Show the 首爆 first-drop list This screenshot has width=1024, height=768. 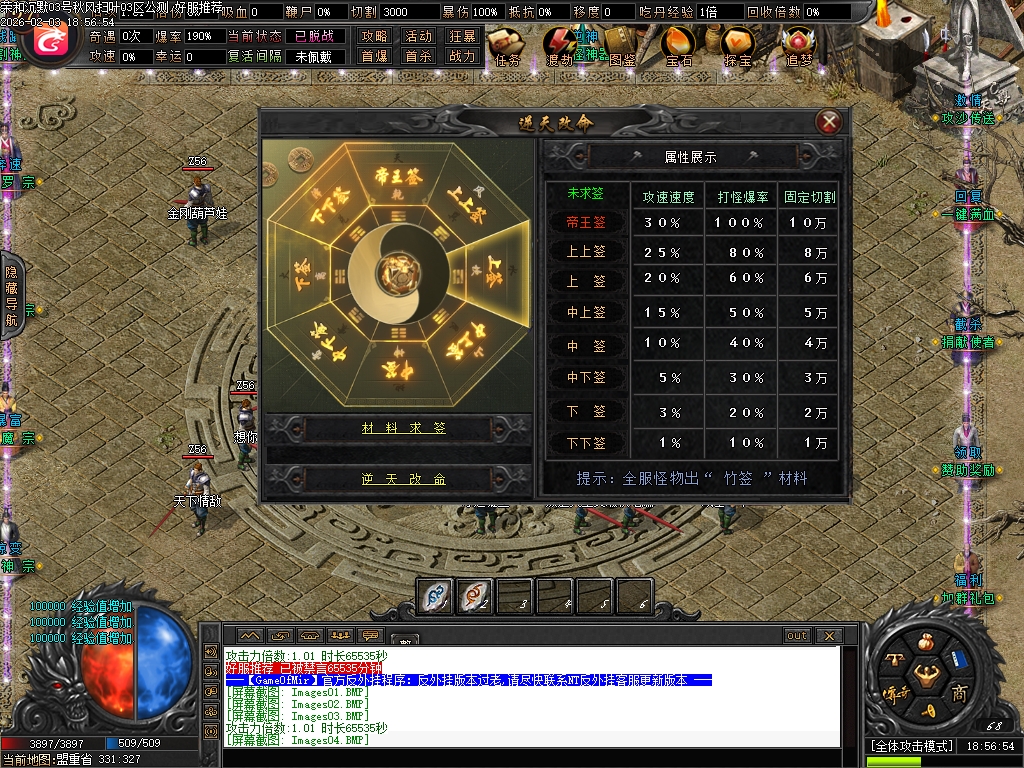(375, 57)
